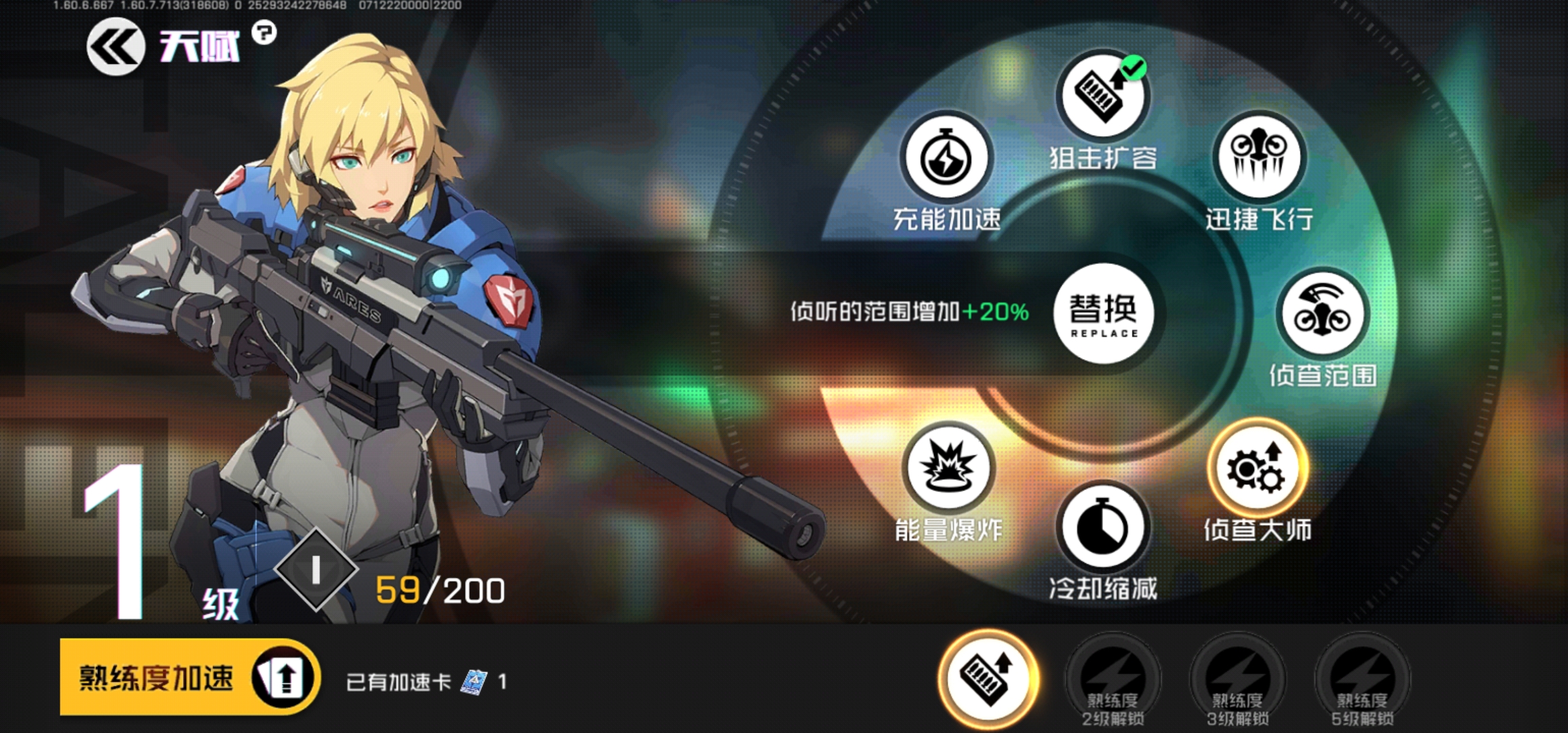Click the locked slot unlocking at level 2
The height and width of the screenshot is (733, 1568).
tap(1113, 679)
